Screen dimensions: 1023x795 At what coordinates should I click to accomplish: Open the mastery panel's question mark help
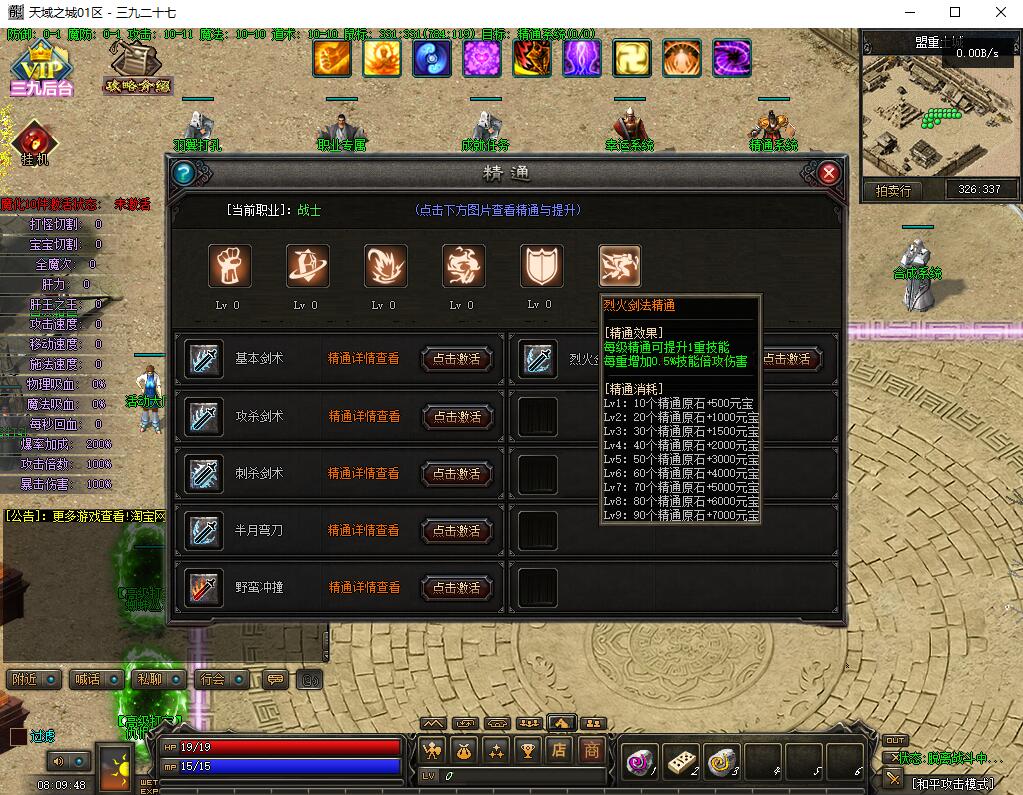[182, 173]
